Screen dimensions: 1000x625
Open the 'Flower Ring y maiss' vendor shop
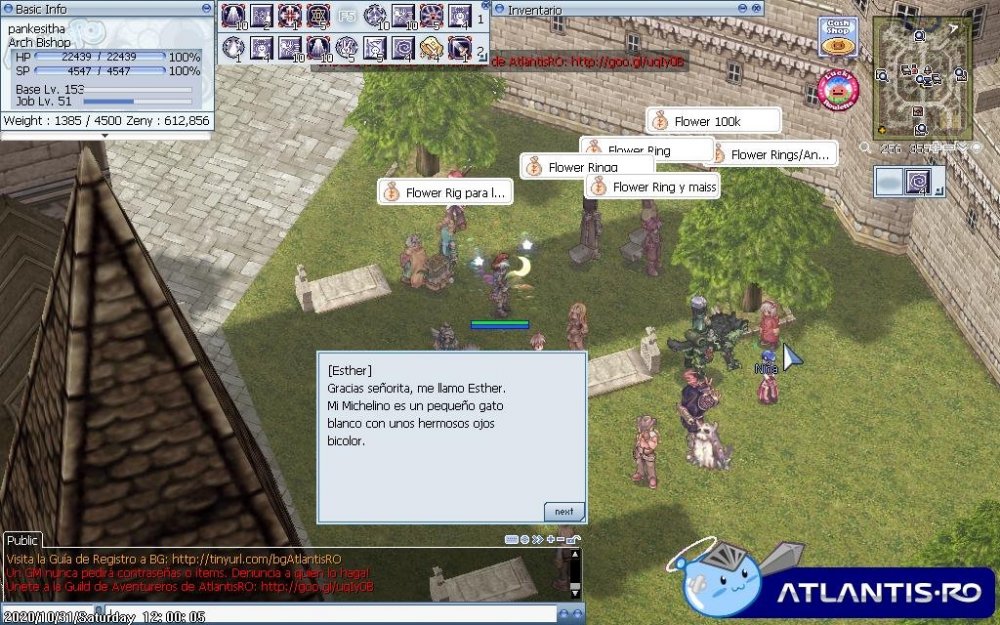(653, 186)
